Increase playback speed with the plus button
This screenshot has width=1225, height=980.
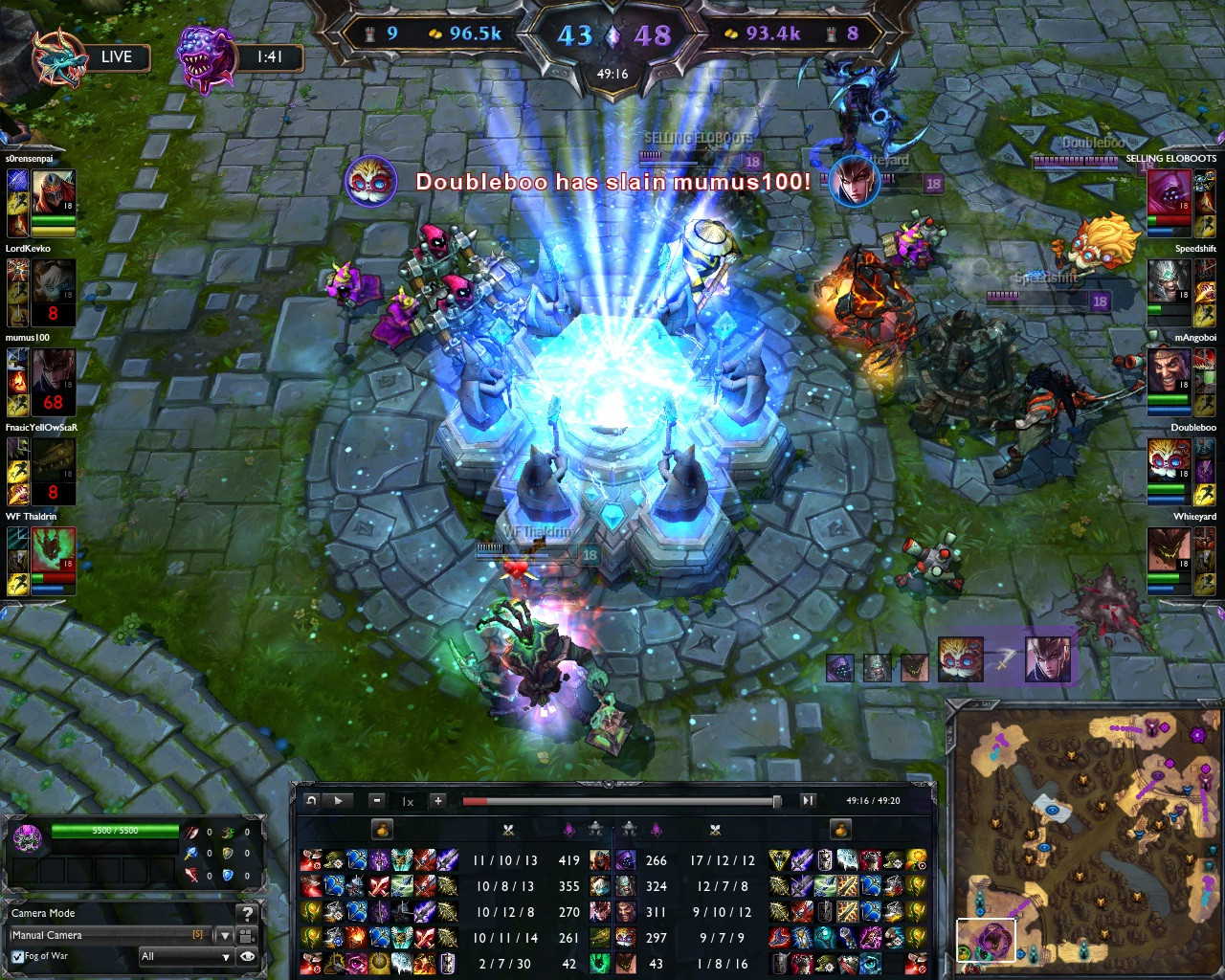[437, 801]
